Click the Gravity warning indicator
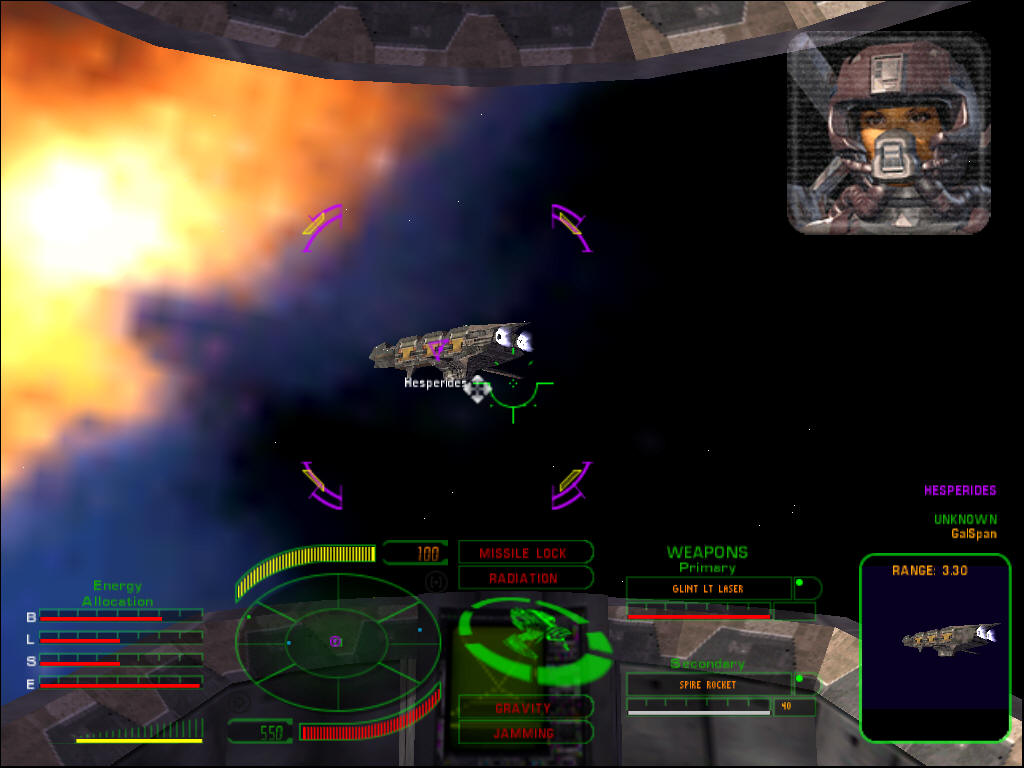Viewport: 1024px width, 768px height. tap(524, 708)
